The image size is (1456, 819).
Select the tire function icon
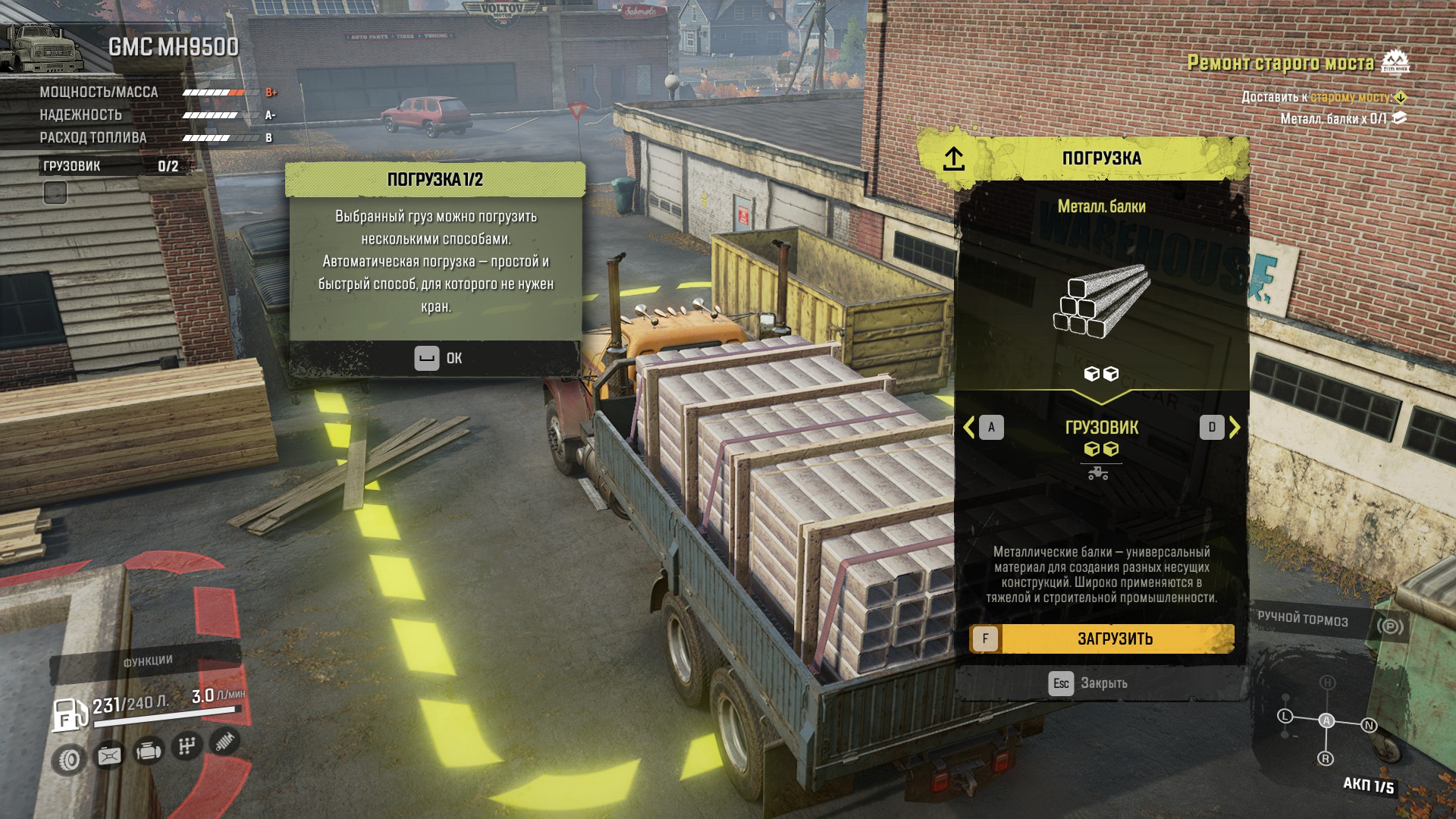70,759
